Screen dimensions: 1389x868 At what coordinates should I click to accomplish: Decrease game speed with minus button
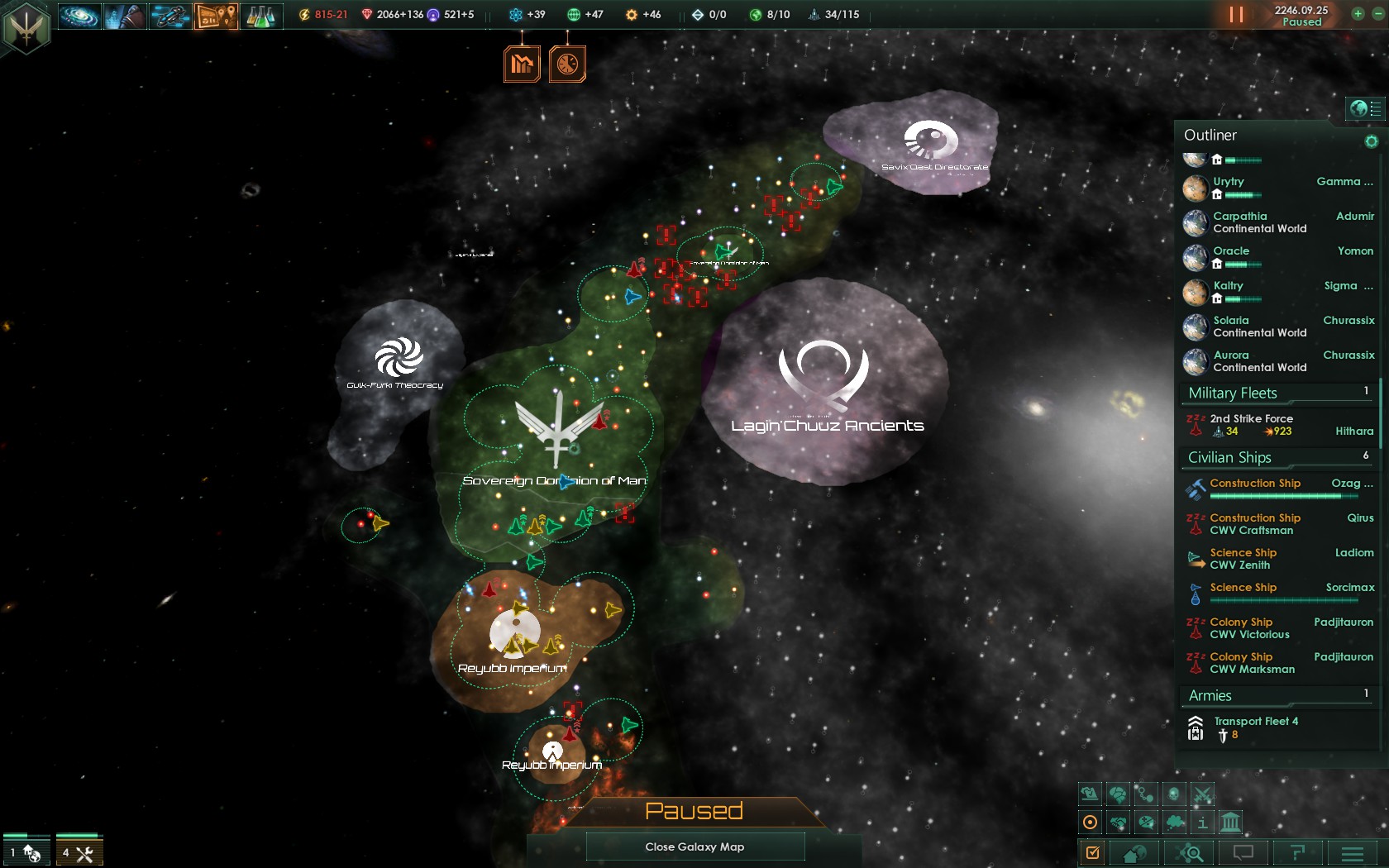pyautogui.click(x=1378, y=14)
